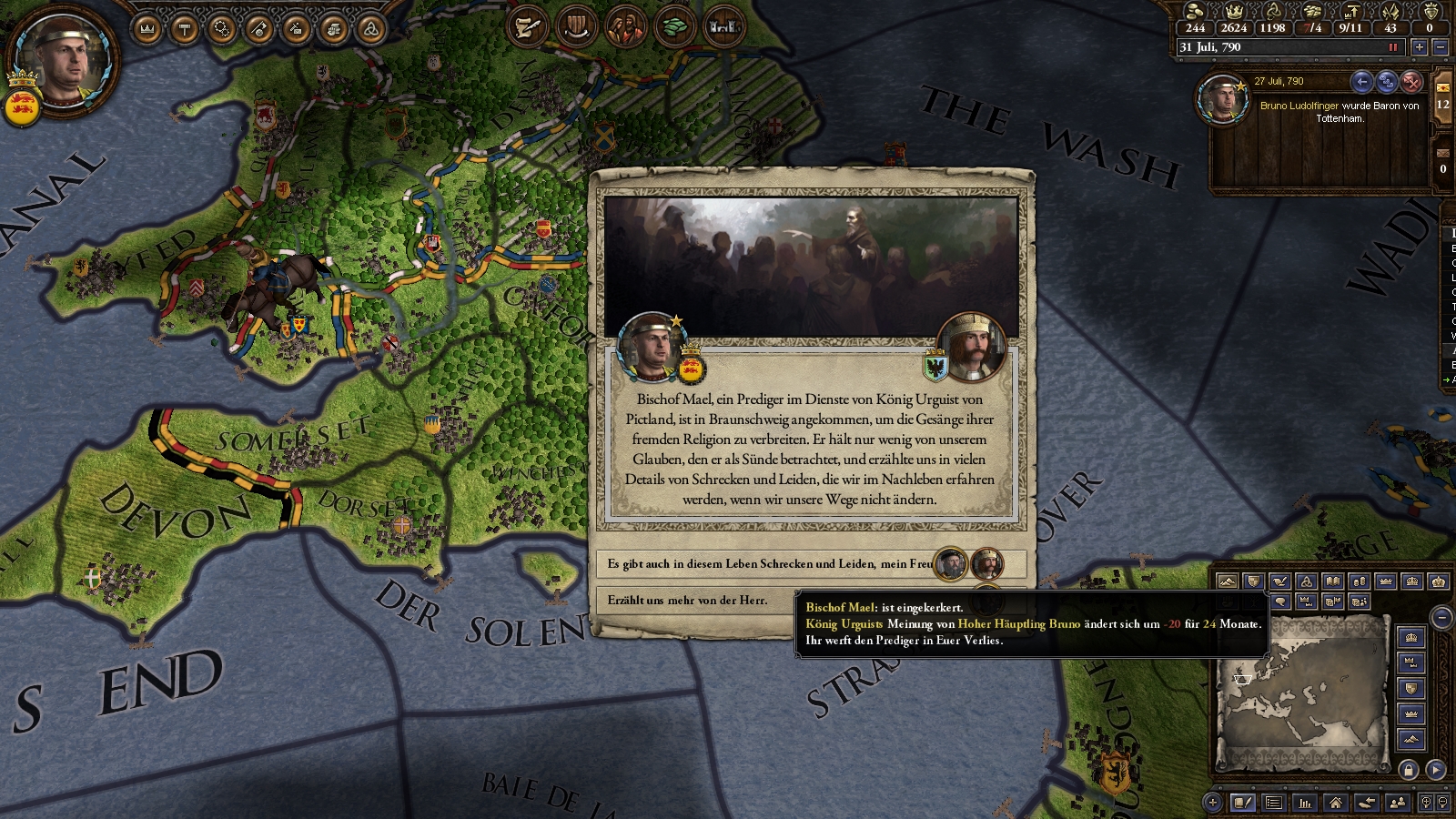Open the ledger bar-chart button
Screen dimensions: 1456x819
(1305, 802)
